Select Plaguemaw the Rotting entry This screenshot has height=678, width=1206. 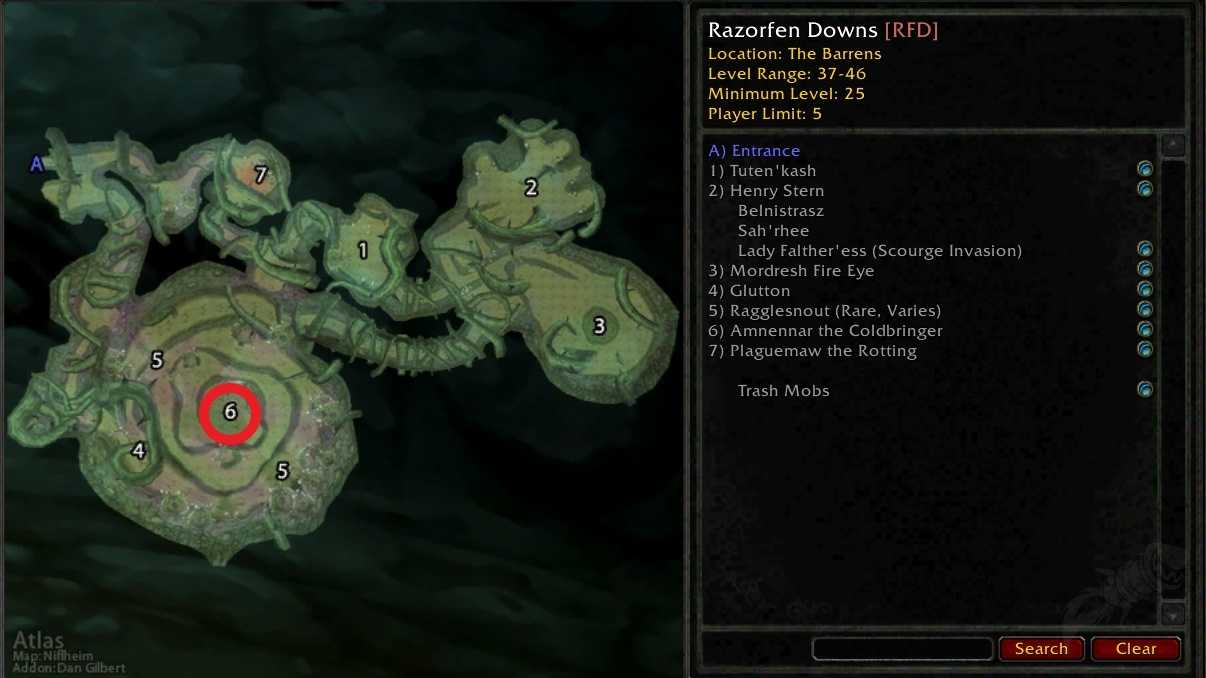[812, 351]
